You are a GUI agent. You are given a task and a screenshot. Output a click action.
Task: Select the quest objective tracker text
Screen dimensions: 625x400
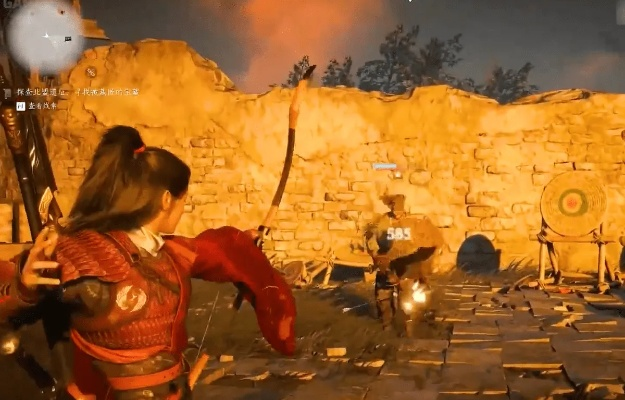78,92
